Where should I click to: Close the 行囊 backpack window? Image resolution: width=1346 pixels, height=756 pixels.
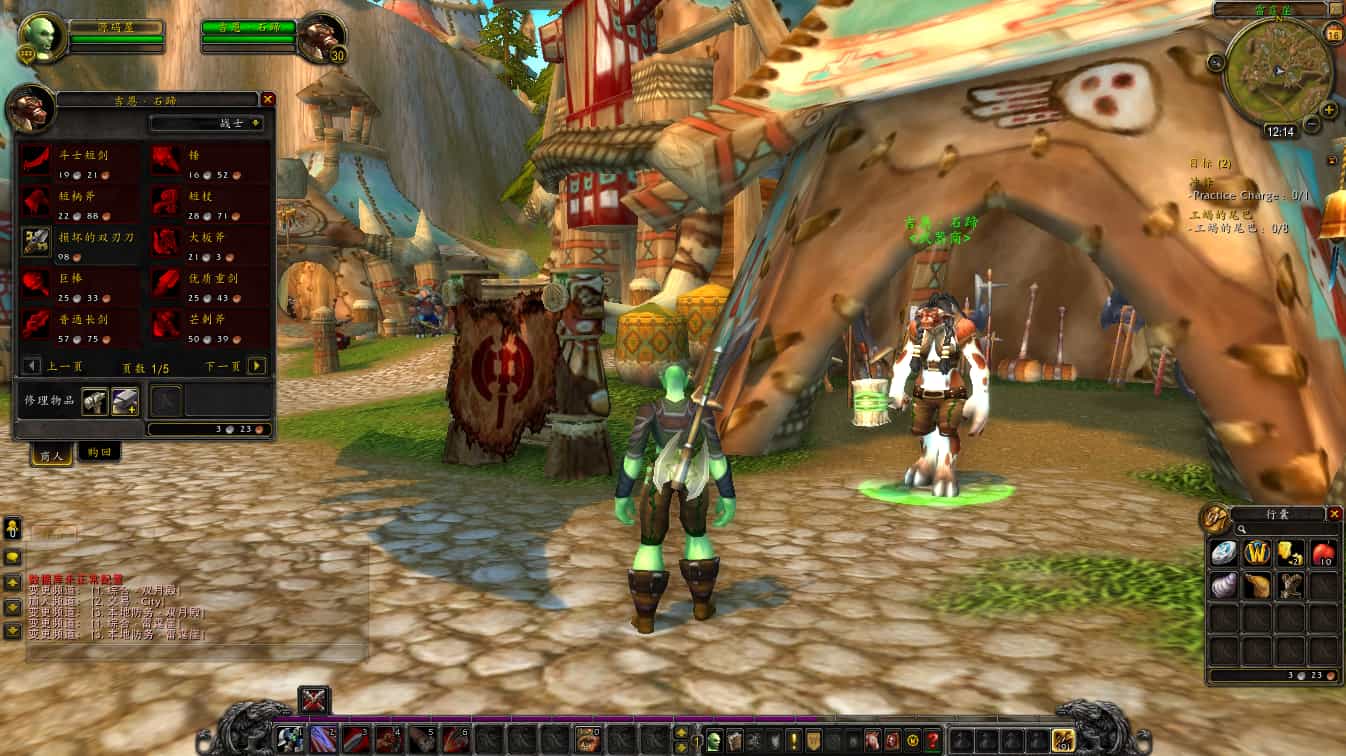click(x=1334, y=514)
